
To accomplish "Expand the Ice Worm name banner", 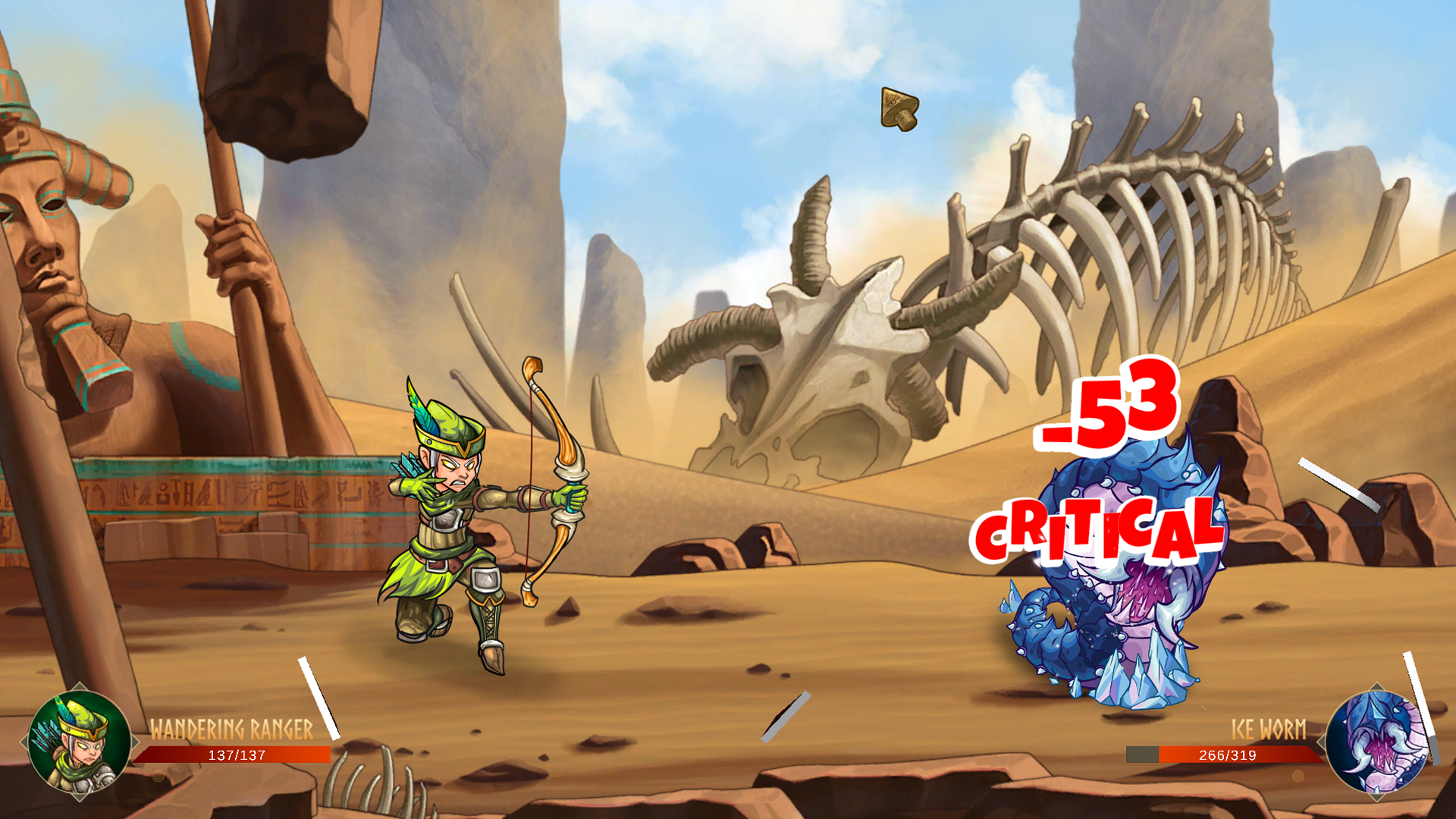I will pos(1269,728).
